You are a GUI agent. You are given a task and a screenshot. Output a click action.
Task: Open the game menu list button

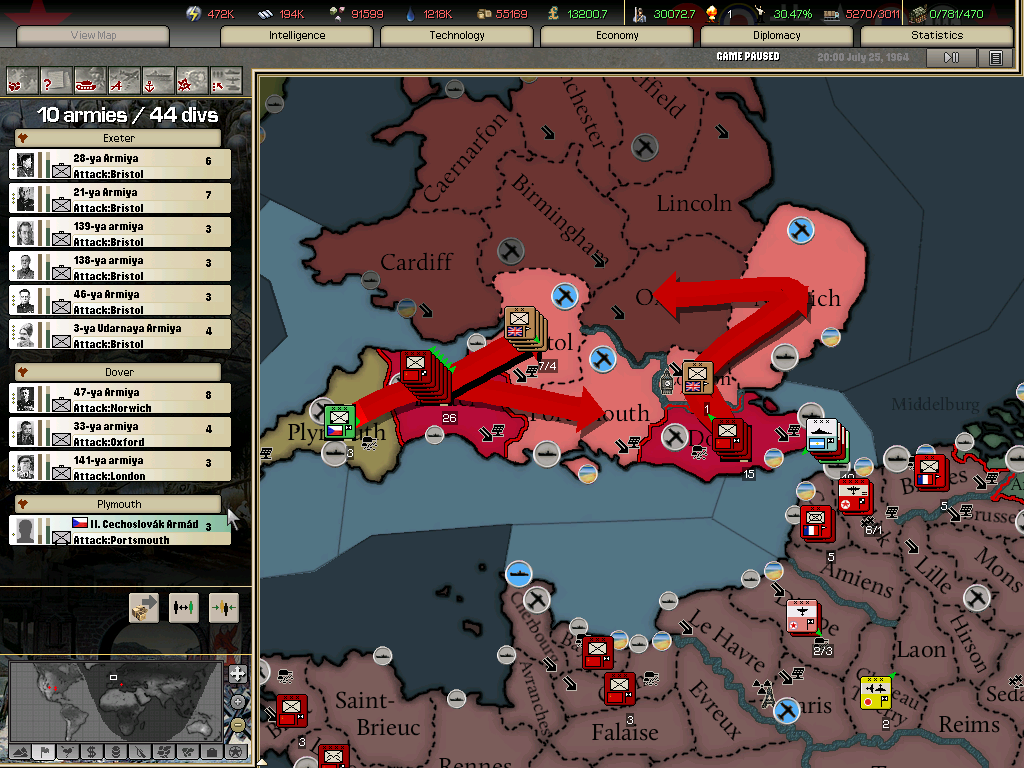[x=995, y=58]
